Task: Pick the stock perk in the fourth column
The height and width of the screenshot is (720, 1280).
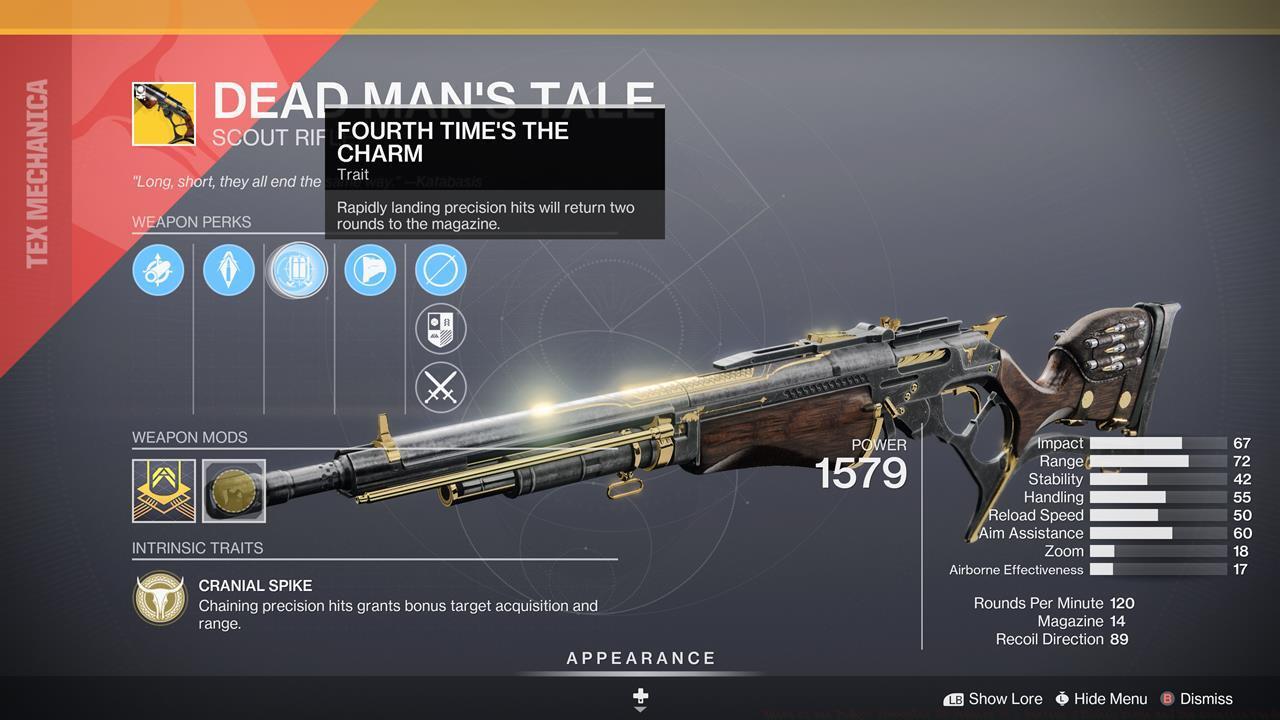Action: 370,270
